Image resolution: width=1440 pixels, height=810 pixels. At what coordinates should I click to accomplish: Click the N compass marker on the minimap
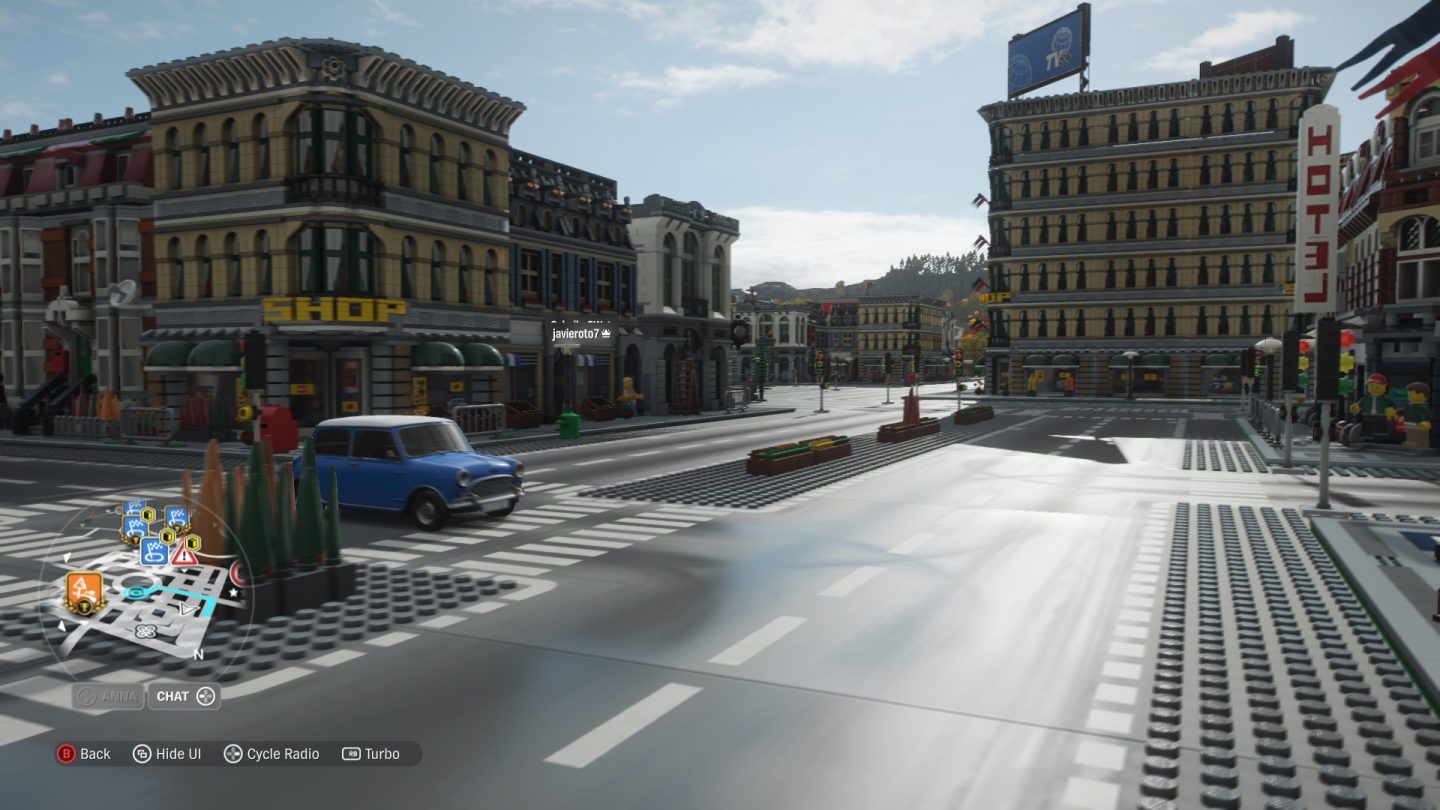coord(198,653)
